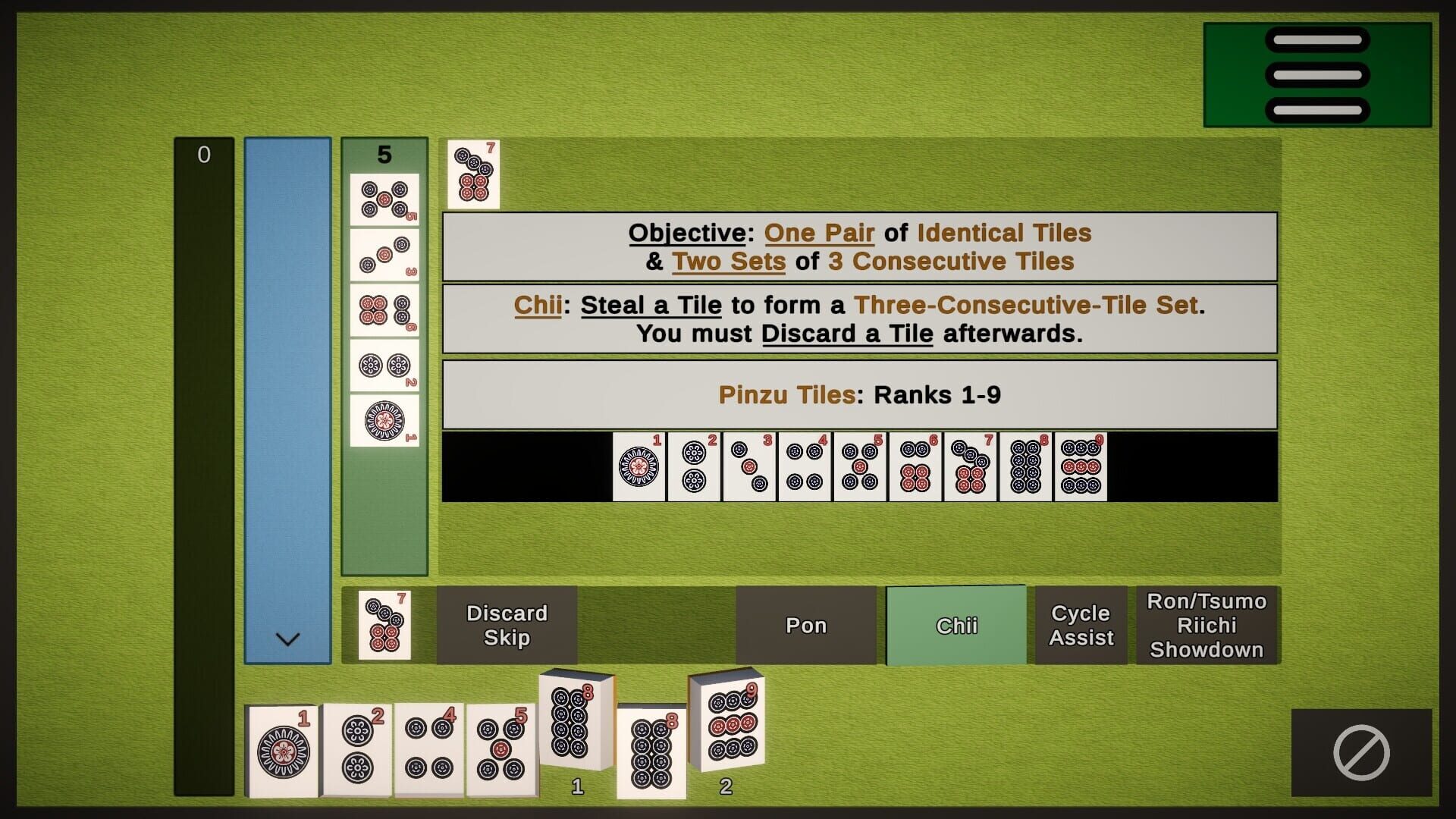Viewport: 1456px width, 819px height.
Task: Click the Ron/Tsumo Riichi Showdown button
Action: click(x=1207, y=625)
